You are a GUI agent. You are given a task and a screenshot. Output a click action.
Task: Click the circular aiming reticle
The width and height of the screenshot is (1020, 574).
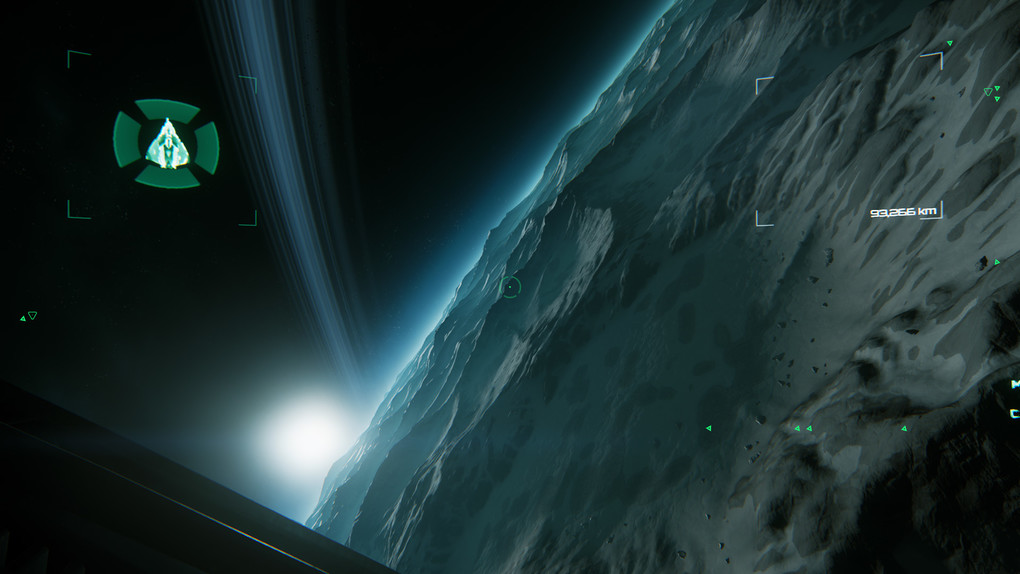(x=510, y=287)
